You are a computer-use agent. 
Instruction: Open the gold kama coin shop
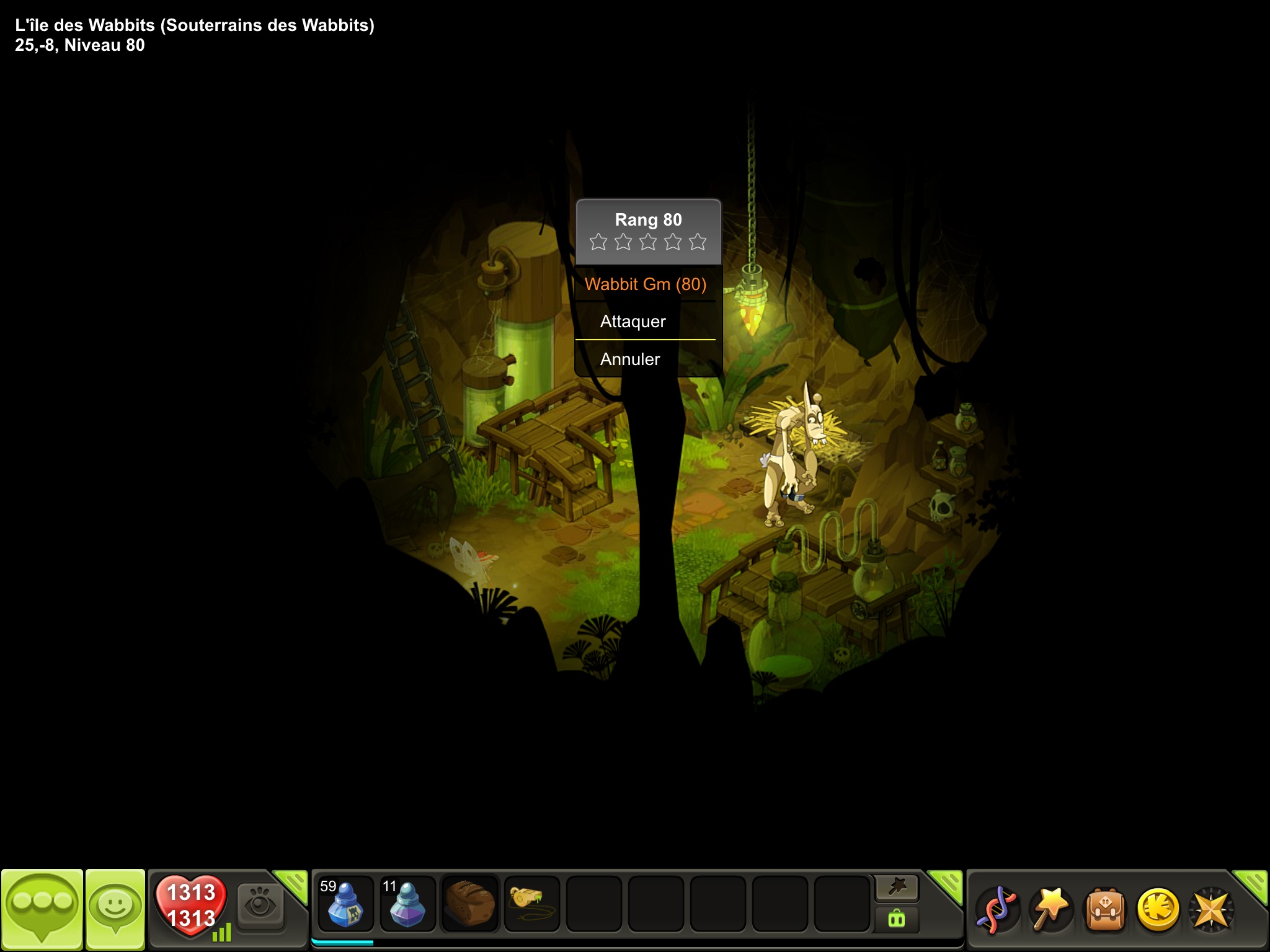point(1158,910)
